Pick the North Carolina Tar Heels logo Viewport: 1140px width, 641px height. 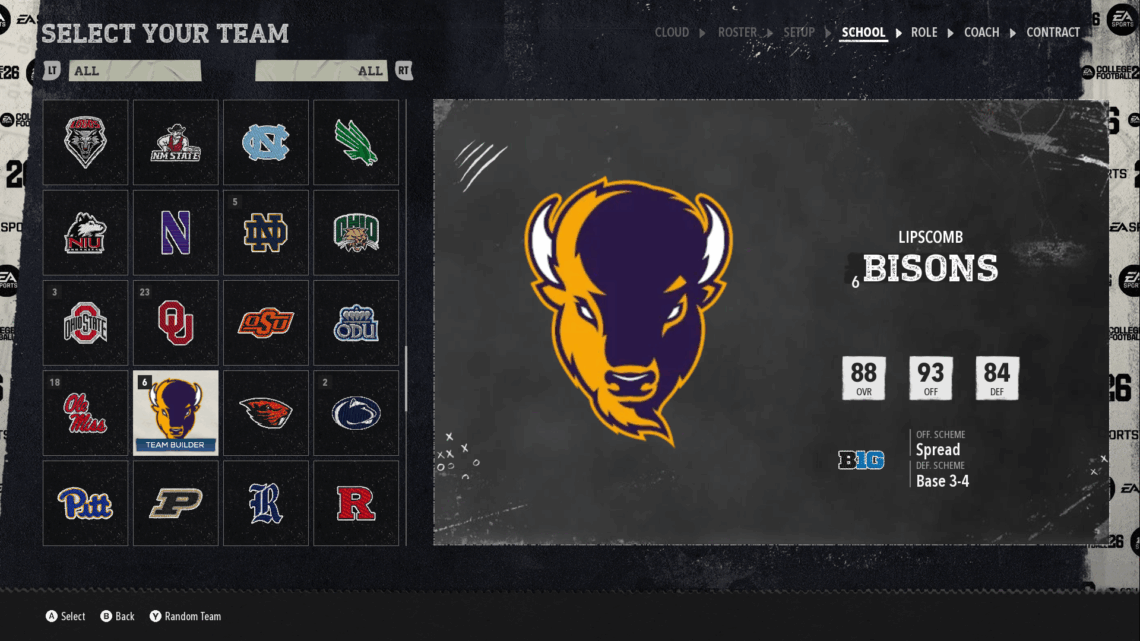[265, 142]
